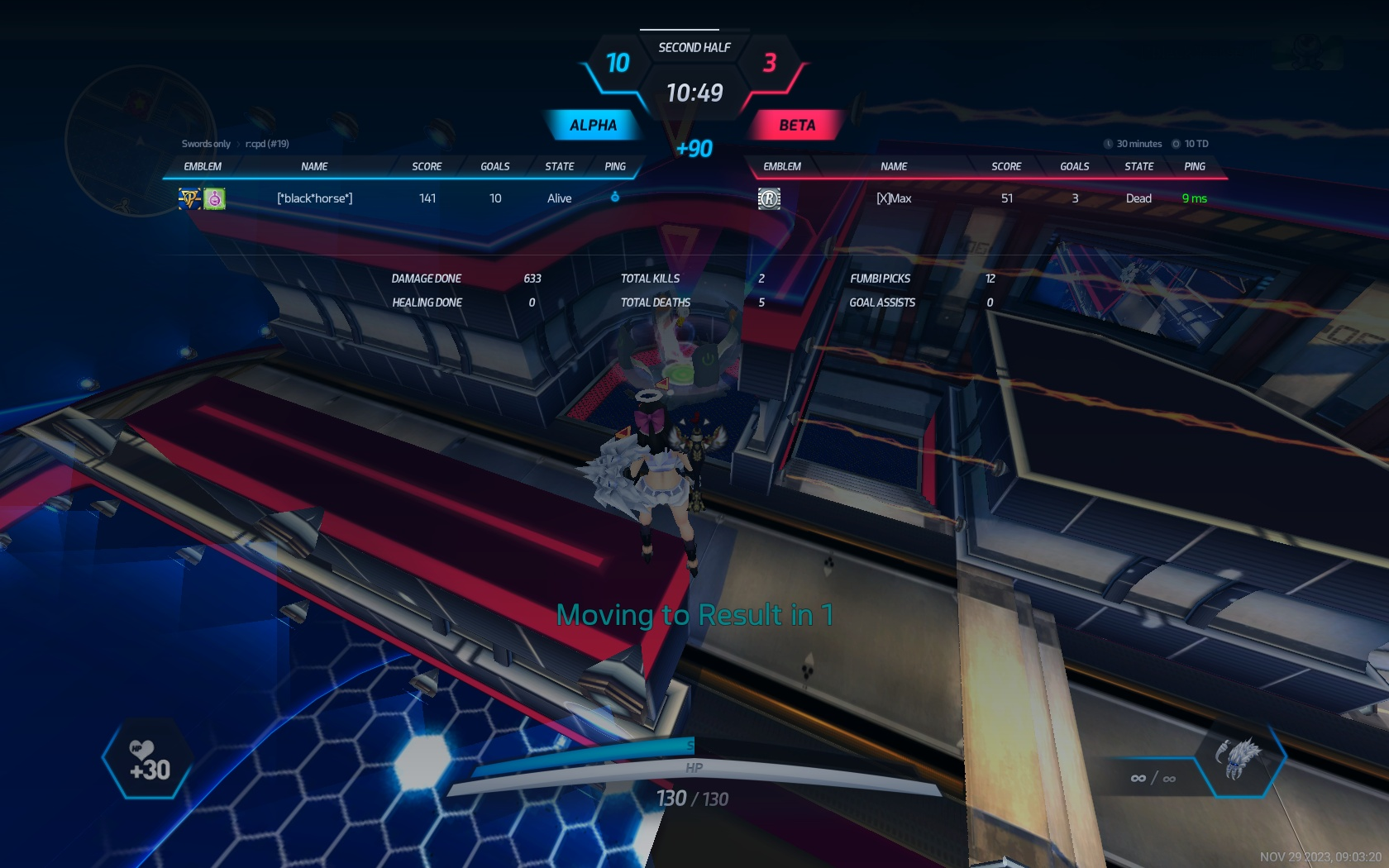Click the ALPHA team label
The width and height of the screenshot is (1389, 868).
(593, 126)
